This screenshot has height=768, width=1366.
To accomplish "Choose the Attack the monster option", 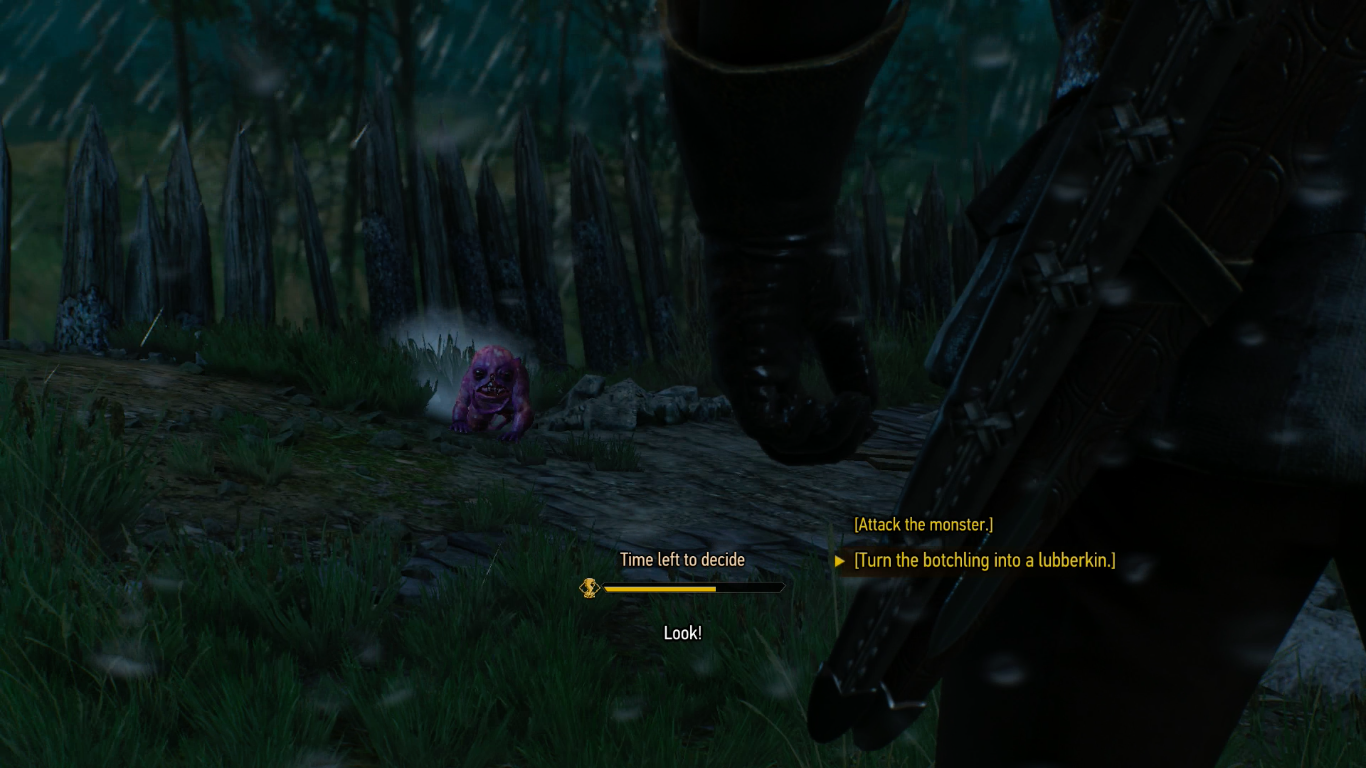I will click(923, 525).
